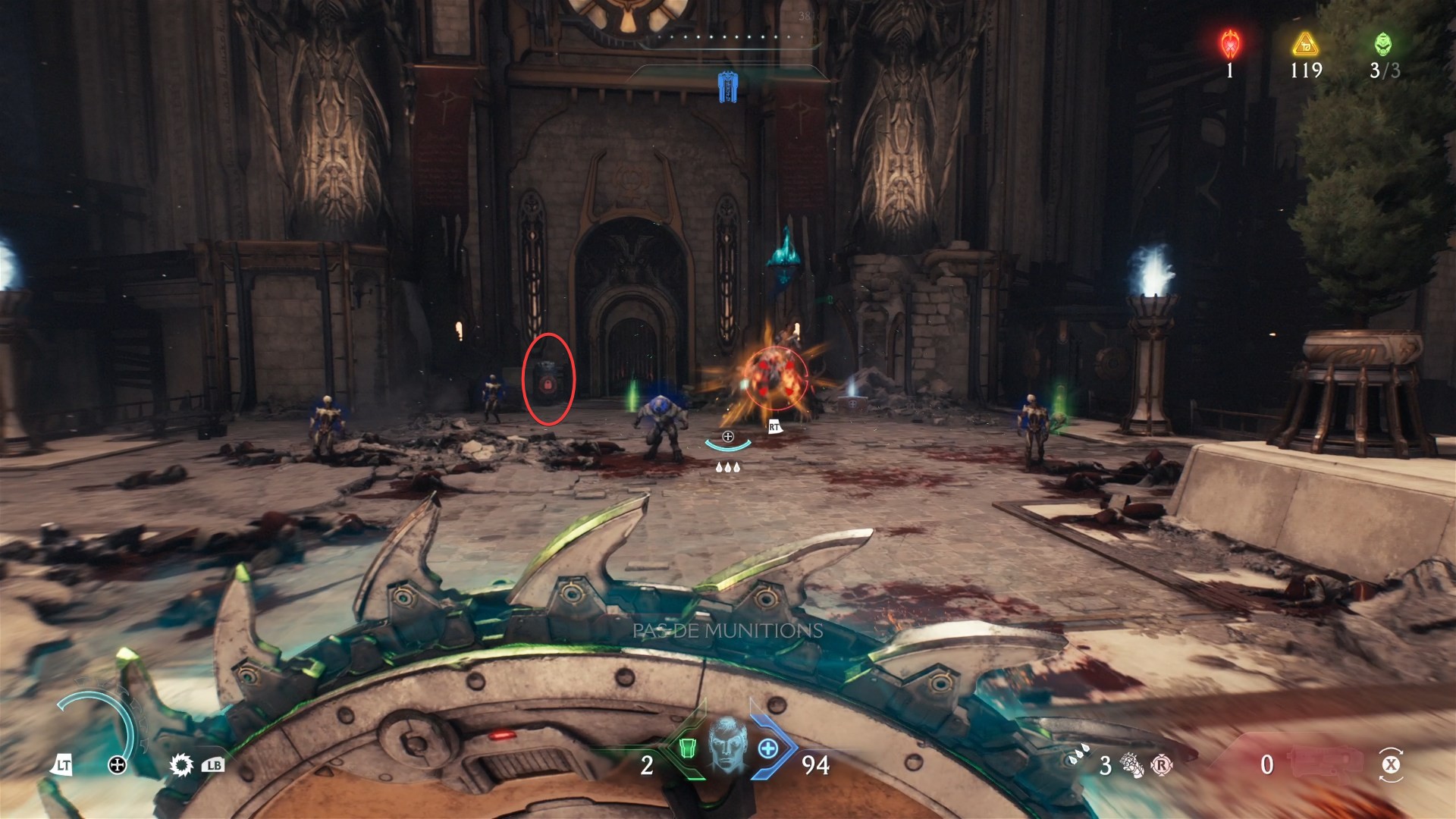The image size is (1456, 819).
Task: Click the white droplets icon above the reticle
Action: coord(727,467)
